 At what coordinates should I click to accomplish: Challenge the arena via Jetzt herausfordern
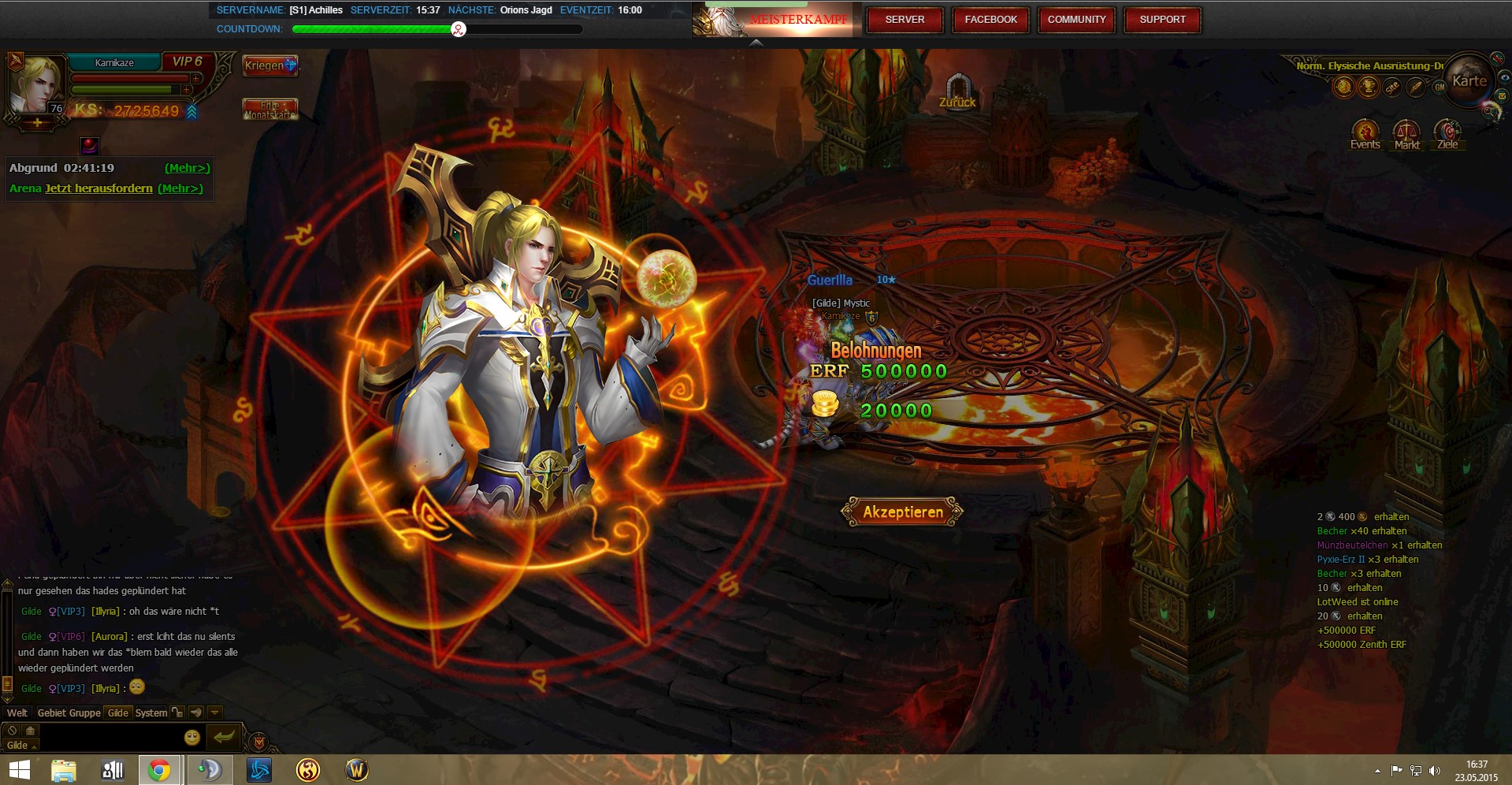tap(98, 188)
